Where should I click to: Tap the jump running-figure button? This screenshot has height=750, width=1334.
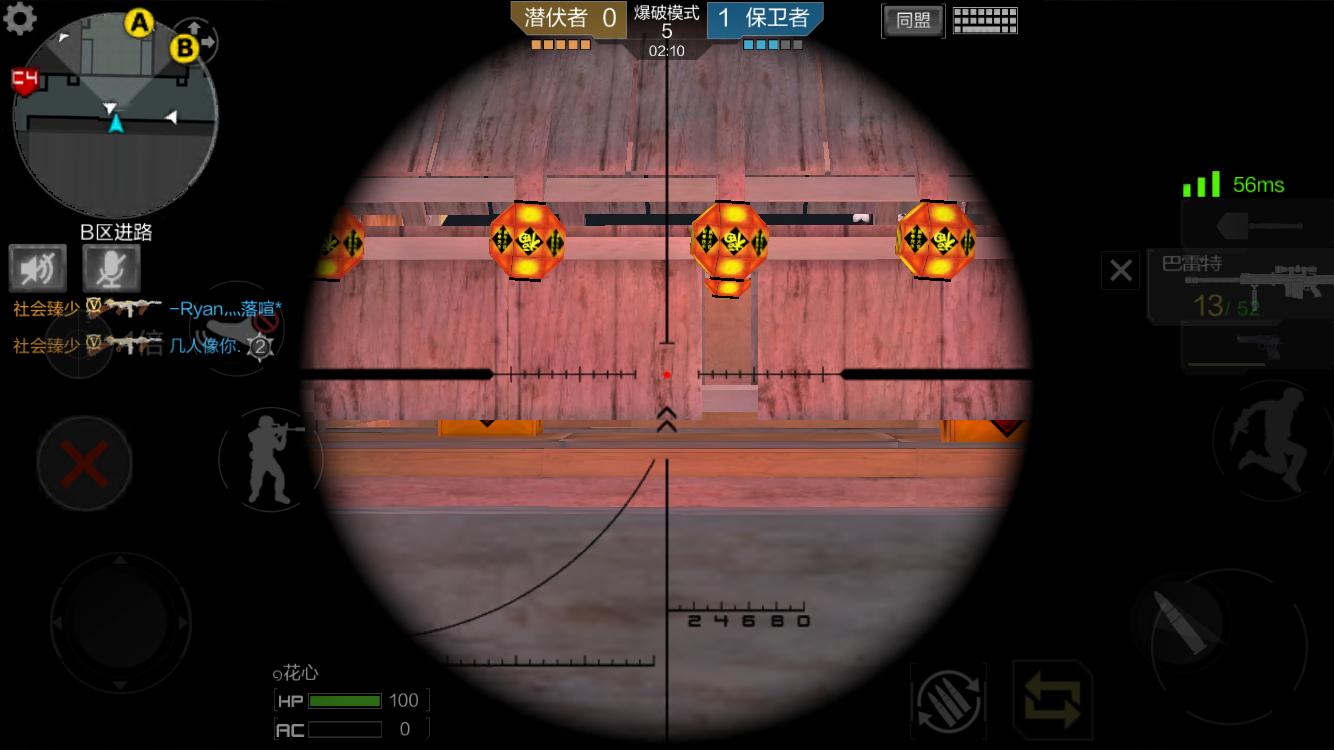pos(1270,440)
